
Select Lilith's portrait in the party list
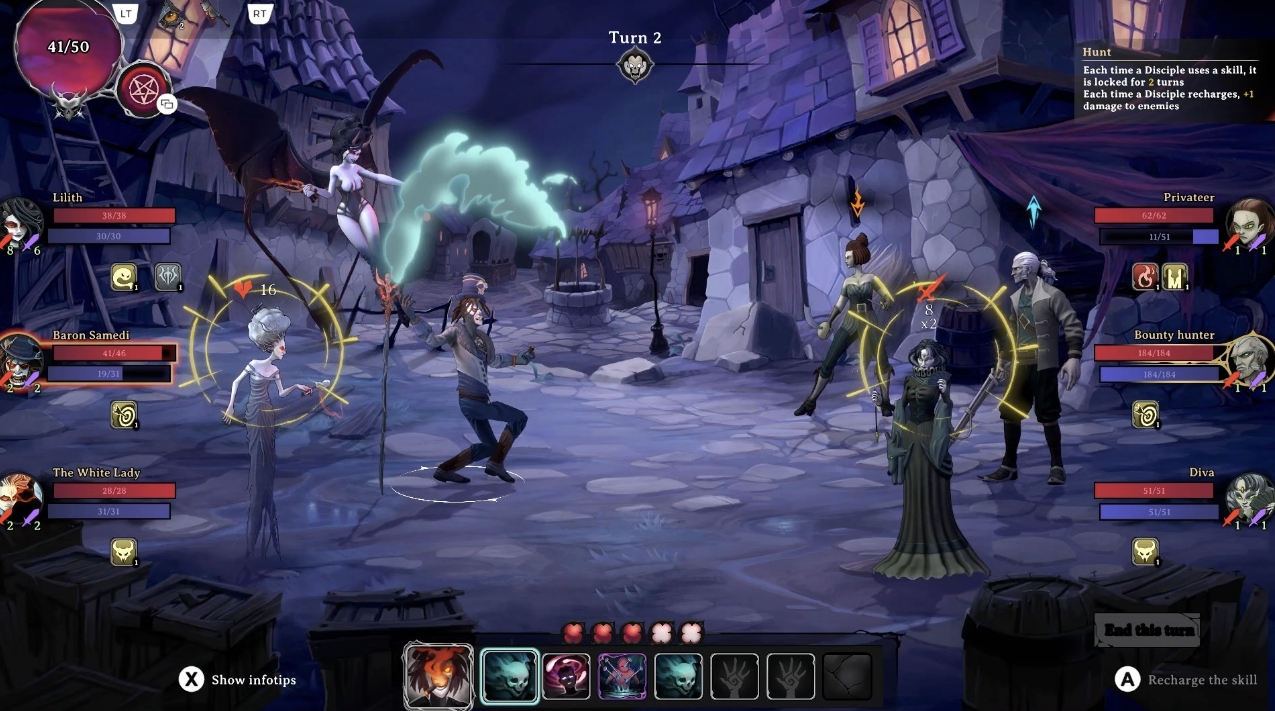pyautogui.click(x=21, y=222)
